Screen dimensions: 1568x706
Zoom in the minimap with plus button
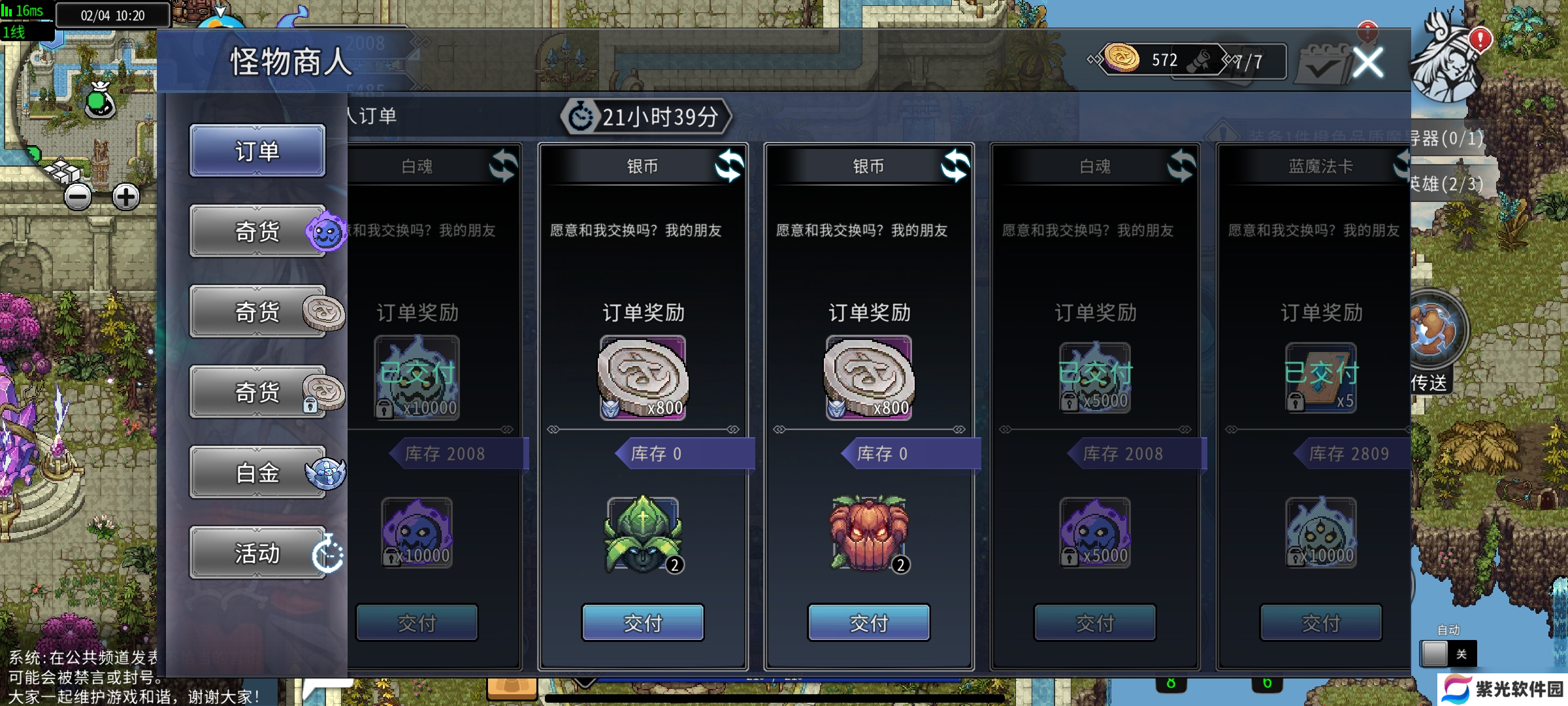(x=125, y=197)
